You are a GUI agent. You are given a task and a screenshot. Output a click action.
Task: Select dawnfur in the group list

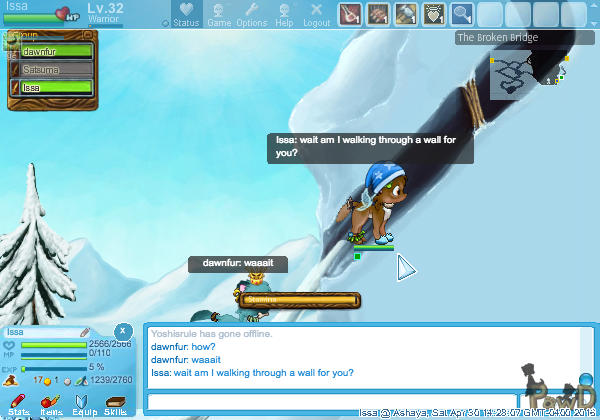[55, 50]
